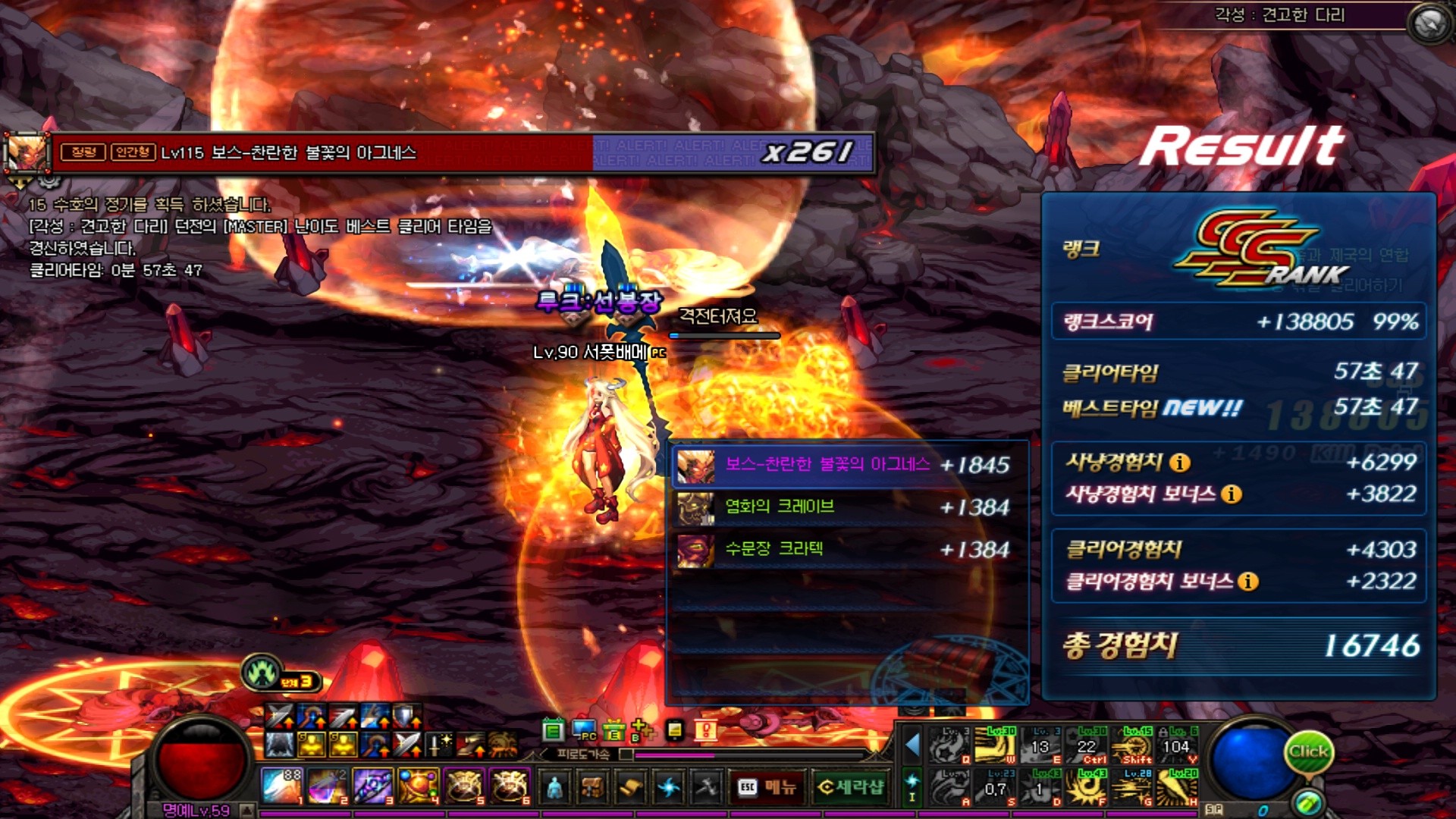The width and height of the screenshot is (1456, 819).
Task: Select the purple bead item in slot 3
Action: pos(372,786)
